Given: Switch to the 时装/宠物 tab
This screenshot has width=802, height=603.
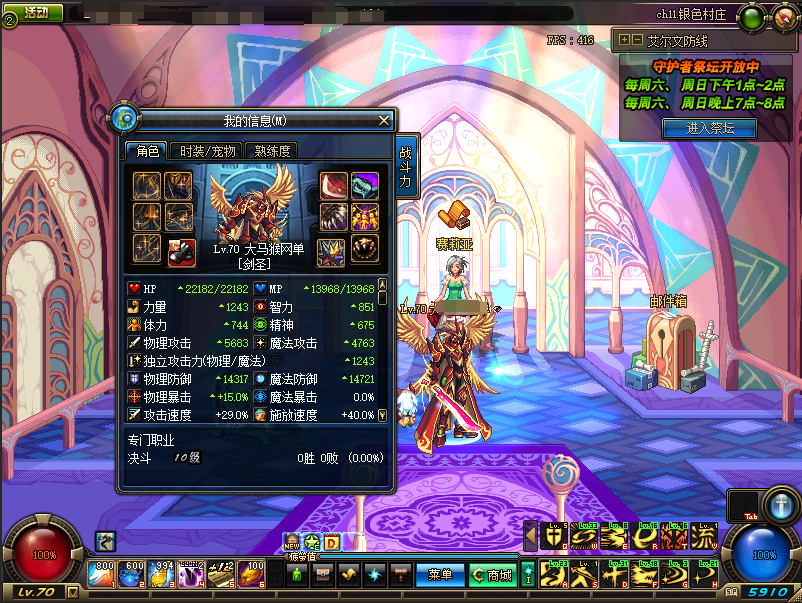Looking at the screenshot, I should pos(207,151).
